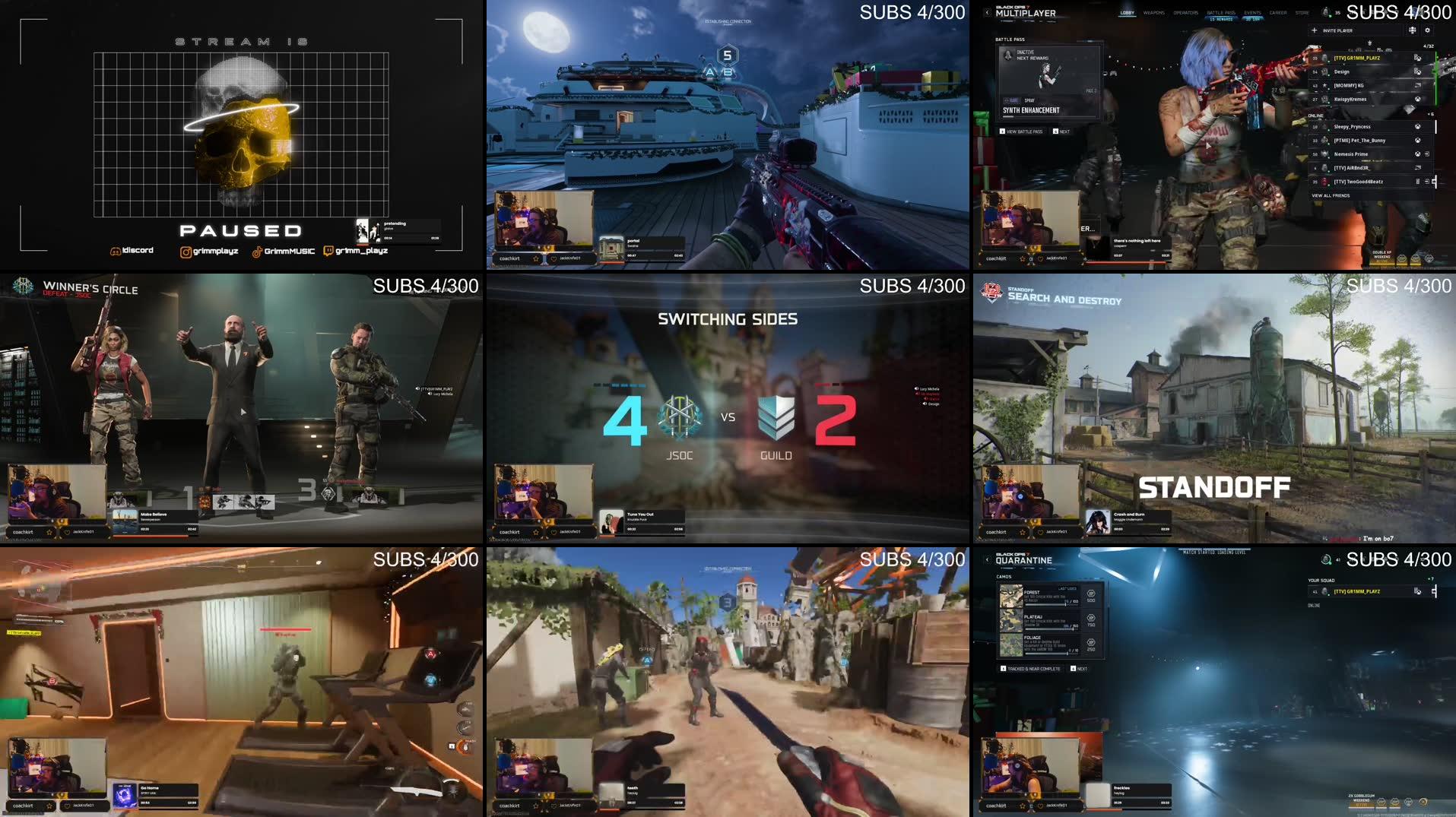Open View All Friends

click(x=1331, y=195)
